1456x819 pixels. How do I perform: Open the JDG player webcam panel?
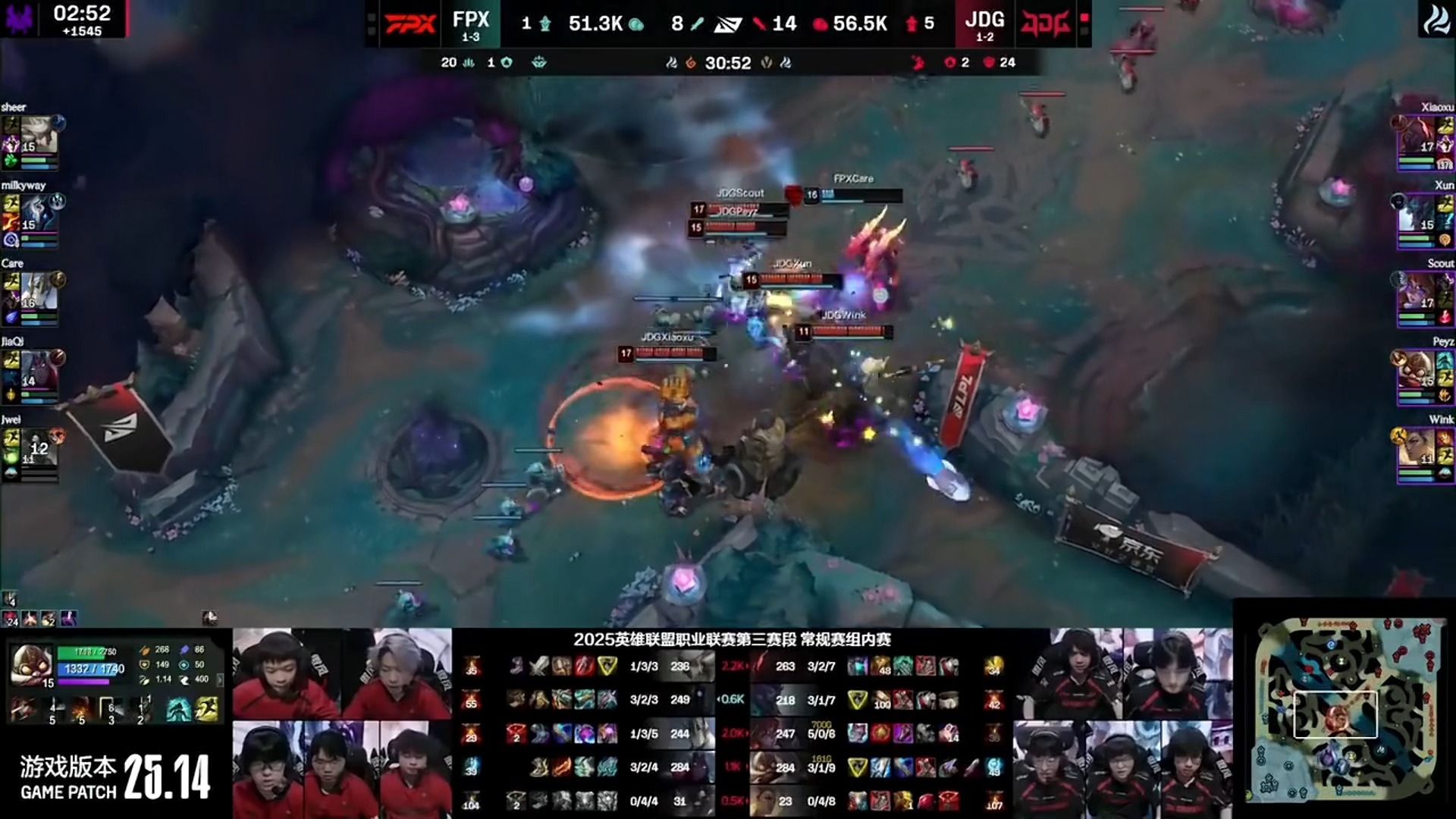click(1122, 723)
